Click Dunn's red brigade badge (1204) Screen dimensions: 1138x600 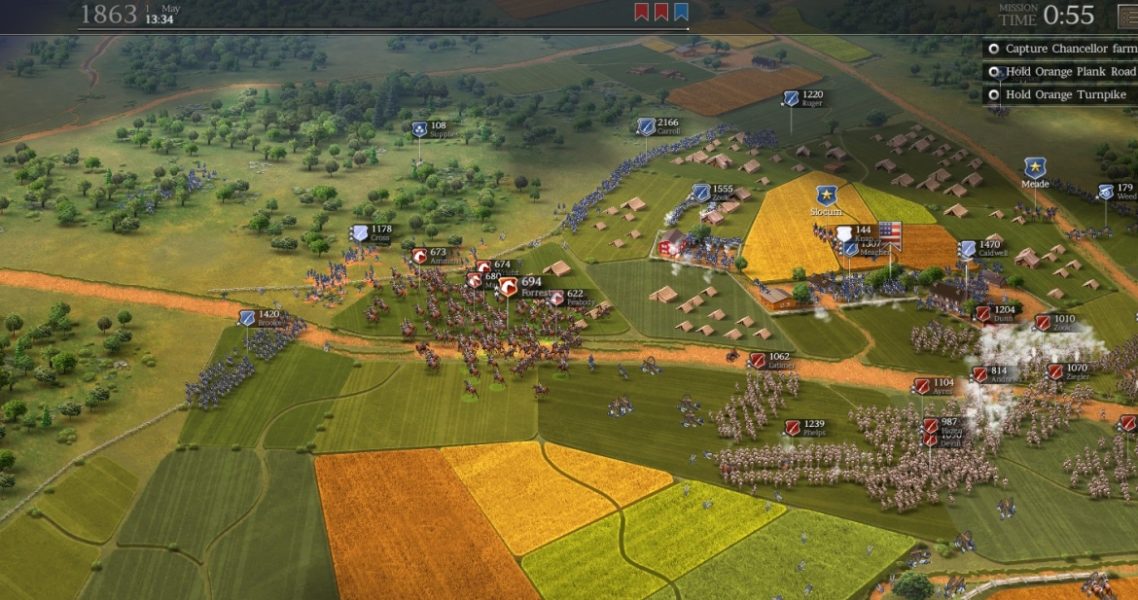click(982, 314)
